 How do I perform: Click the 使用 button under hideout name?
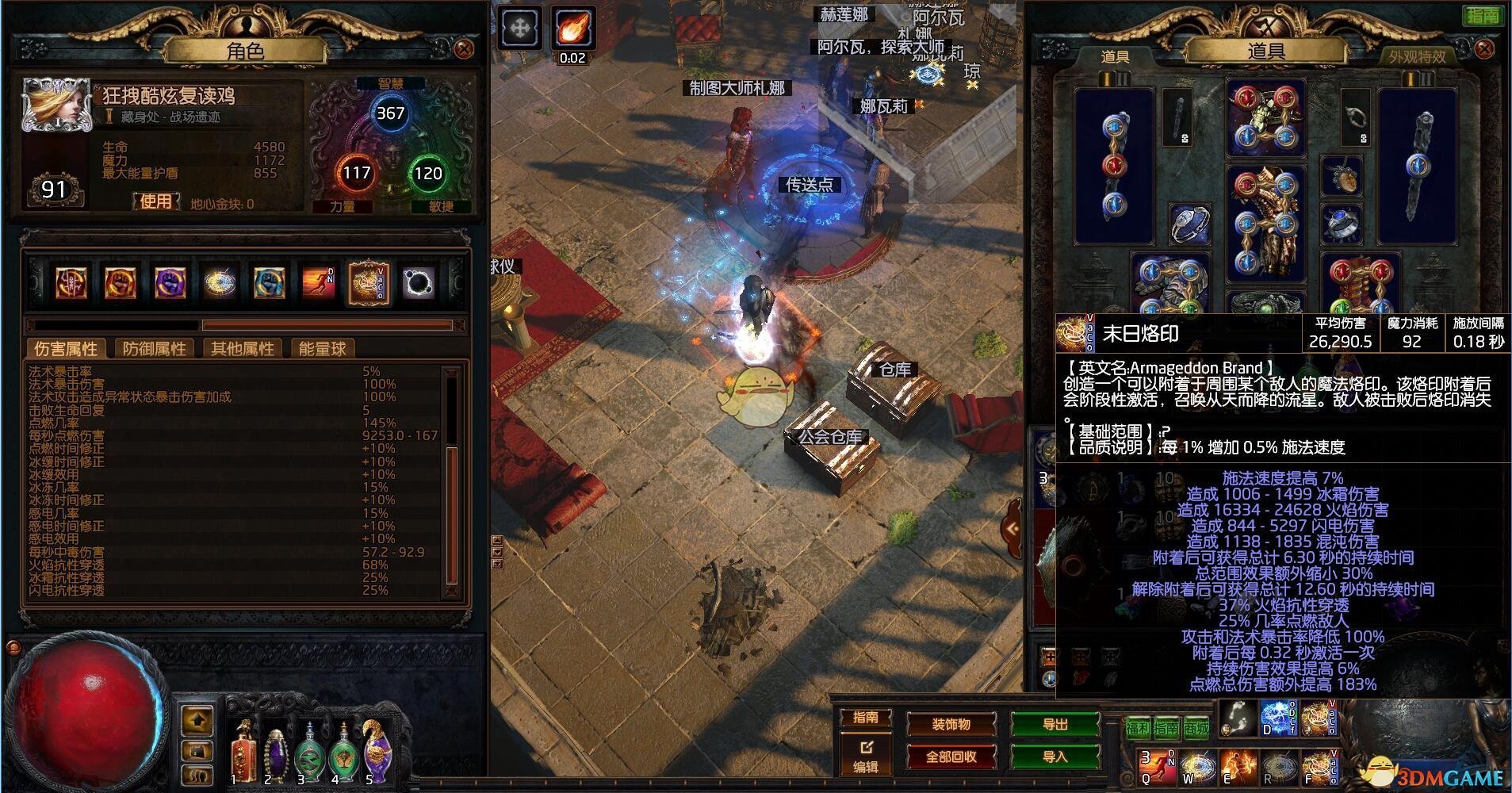click(x=155, y=201)
